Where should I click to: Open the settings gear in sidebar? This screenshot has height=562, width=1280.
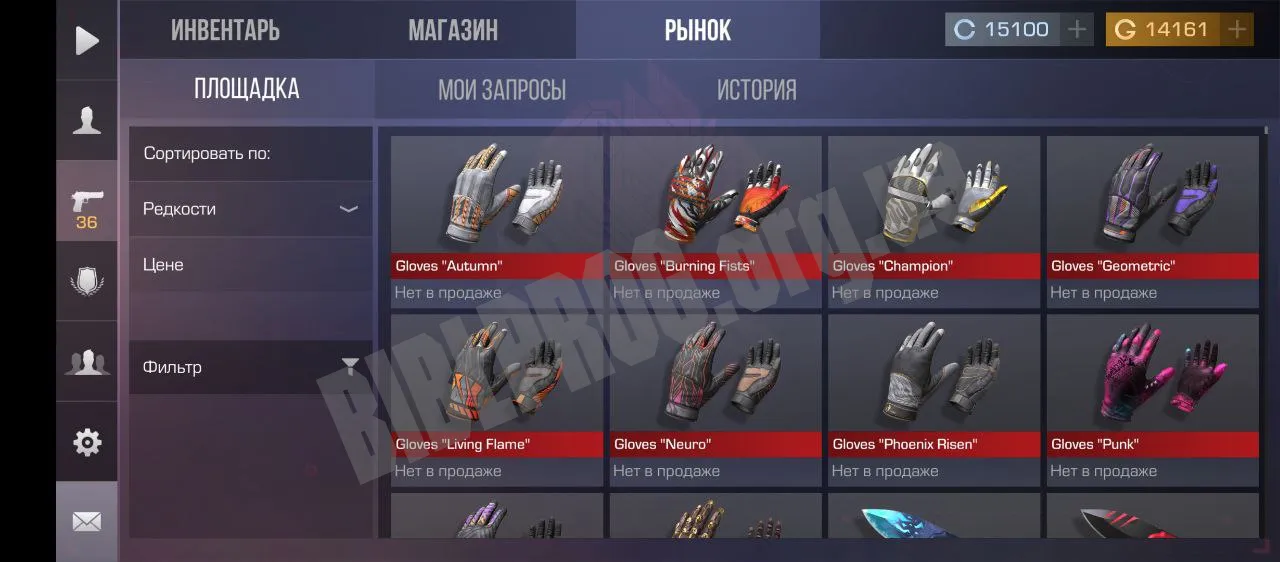click(87, 442)
